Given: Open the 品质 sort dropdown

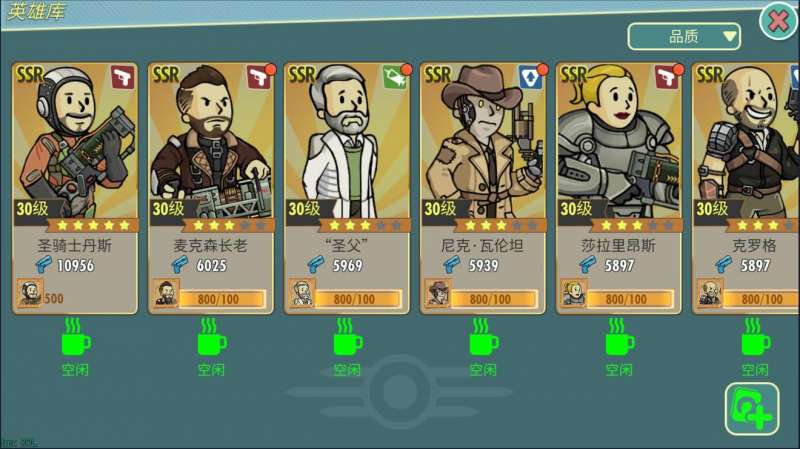Looking at the screenshot, I should pyautogui.click(x=684, y=37).
